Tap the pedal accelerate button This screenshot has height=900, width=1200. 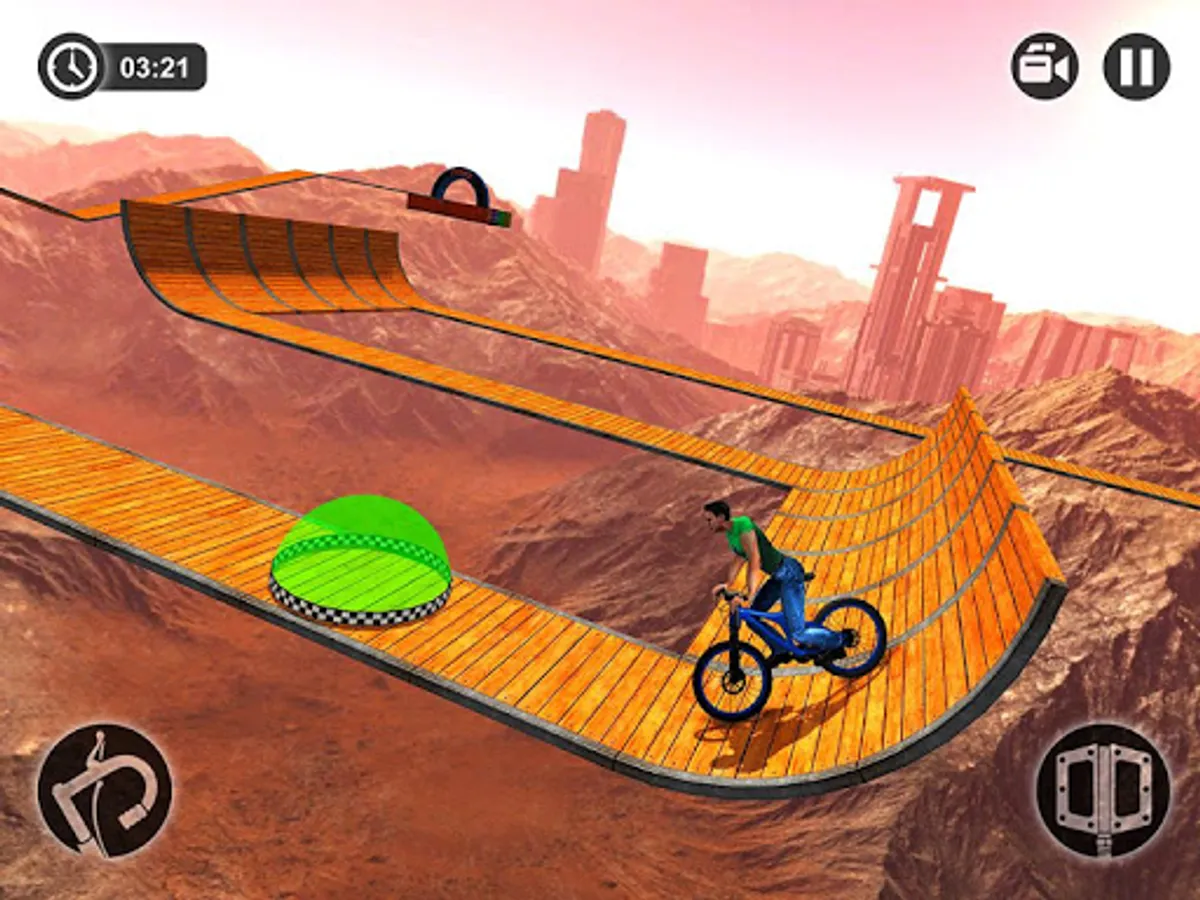[x=1103, y=790]
